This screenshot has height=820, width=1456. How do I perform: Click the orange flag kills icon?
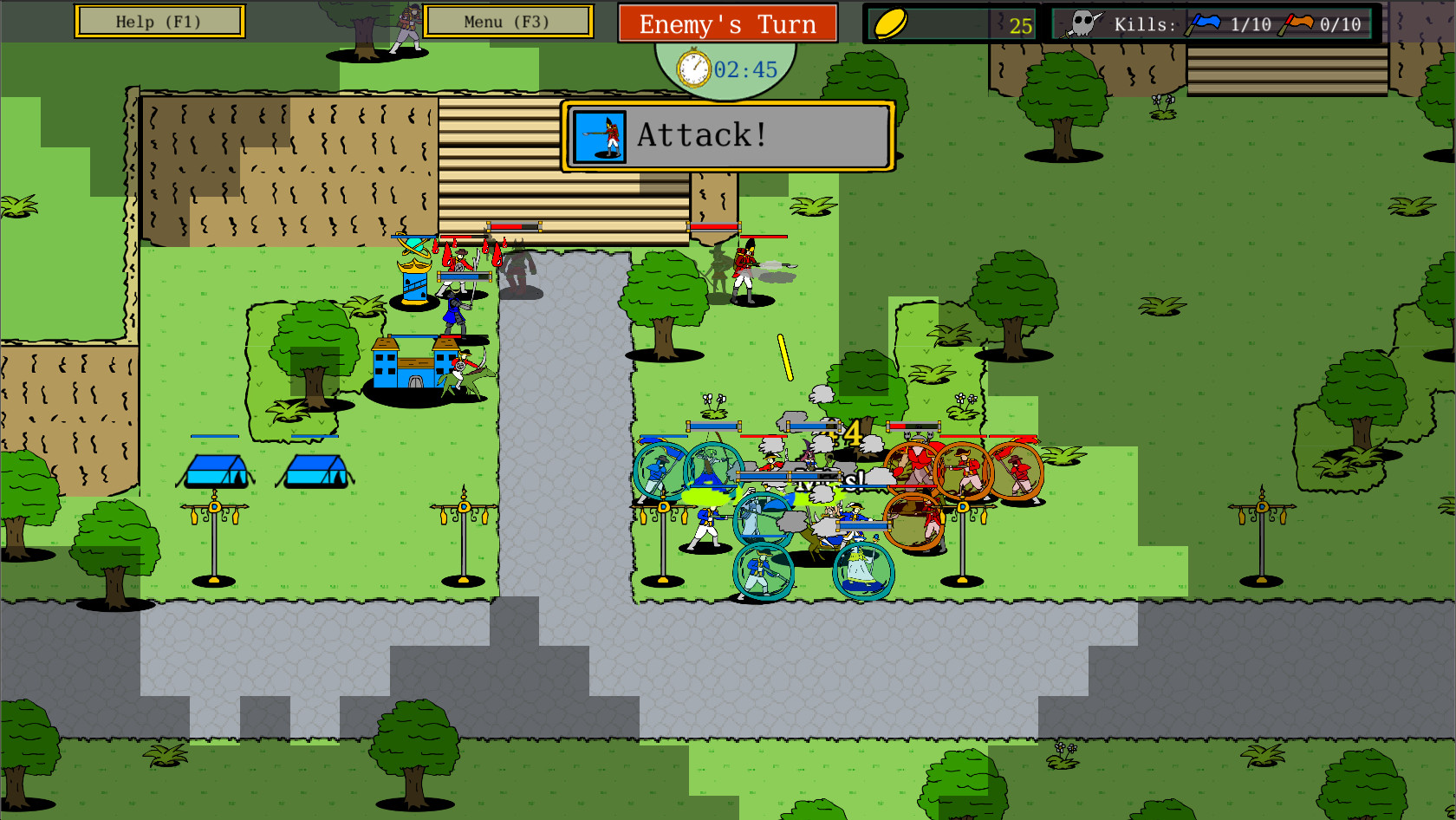[x=1299, y=22]
